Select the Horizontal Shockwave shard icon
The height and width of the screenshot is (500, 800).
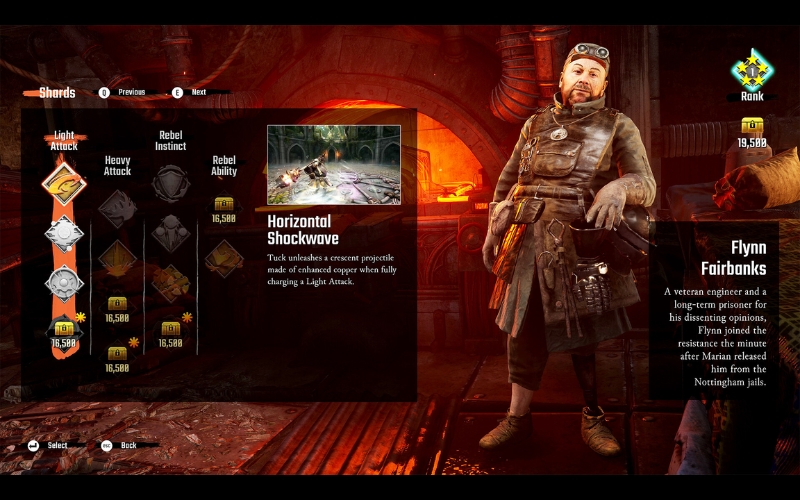(63, 184)
